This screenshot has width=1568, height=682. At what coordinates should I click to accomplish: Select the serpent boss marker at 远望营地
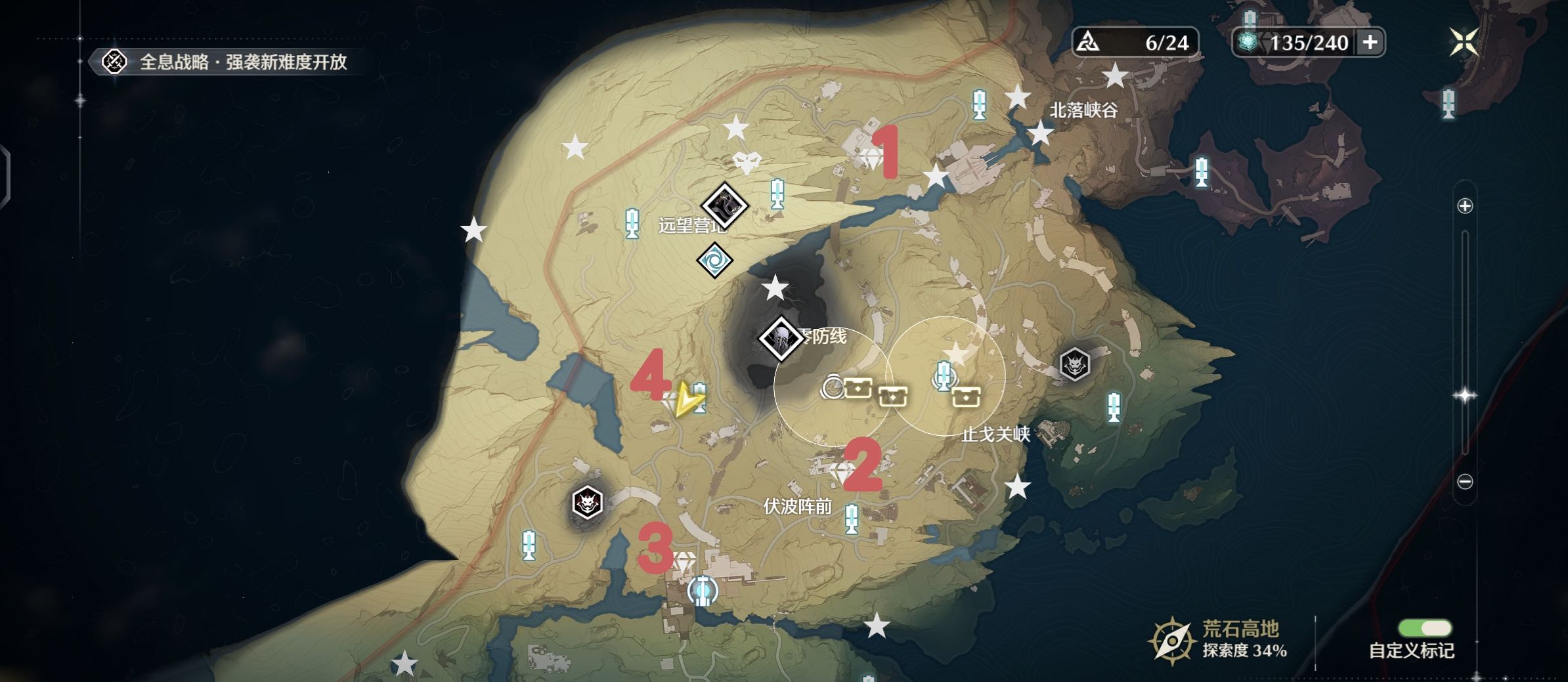coord(724,206)
